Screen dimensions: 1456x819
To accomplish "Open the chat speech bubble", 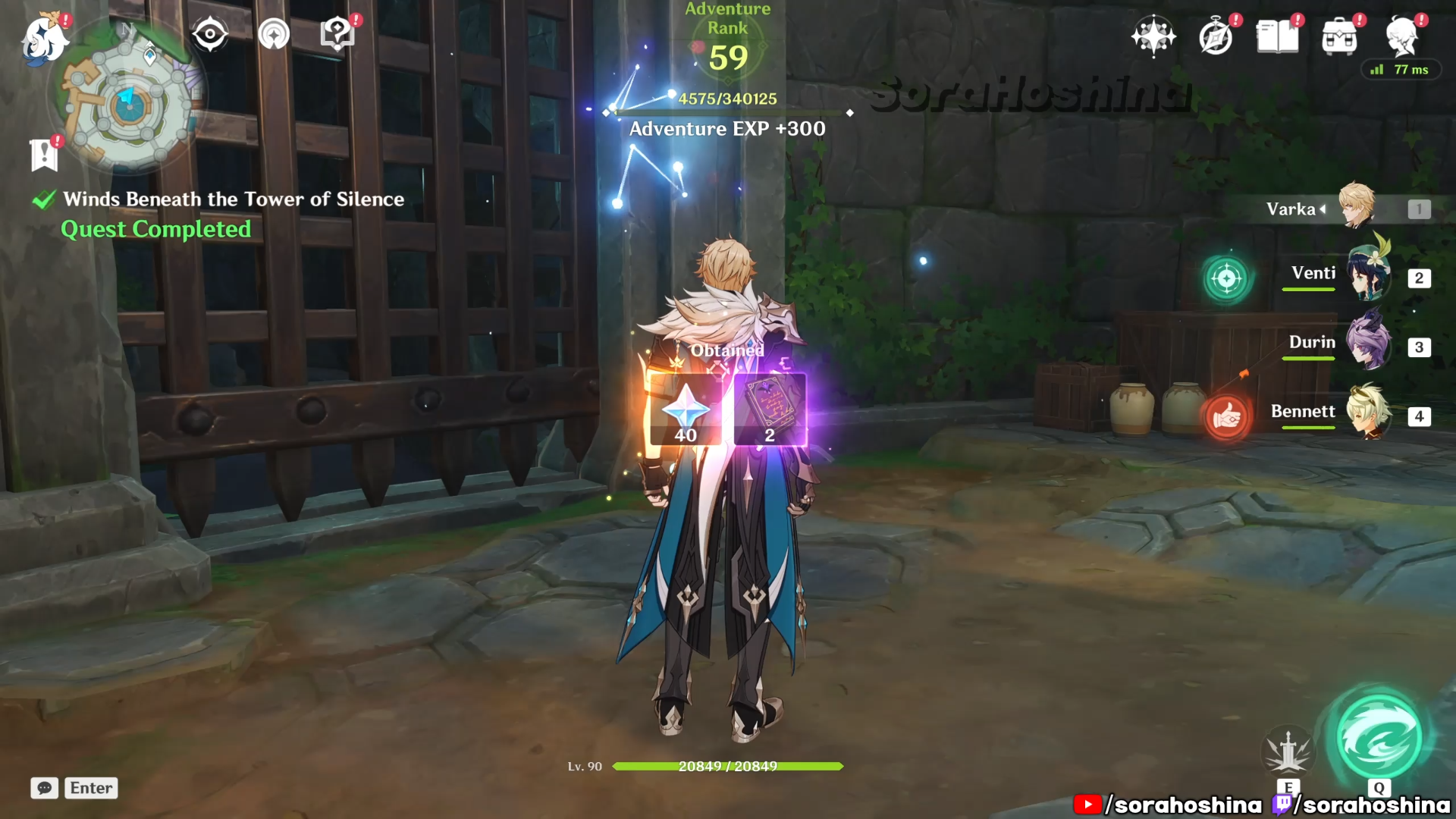I will click(45, 788).
